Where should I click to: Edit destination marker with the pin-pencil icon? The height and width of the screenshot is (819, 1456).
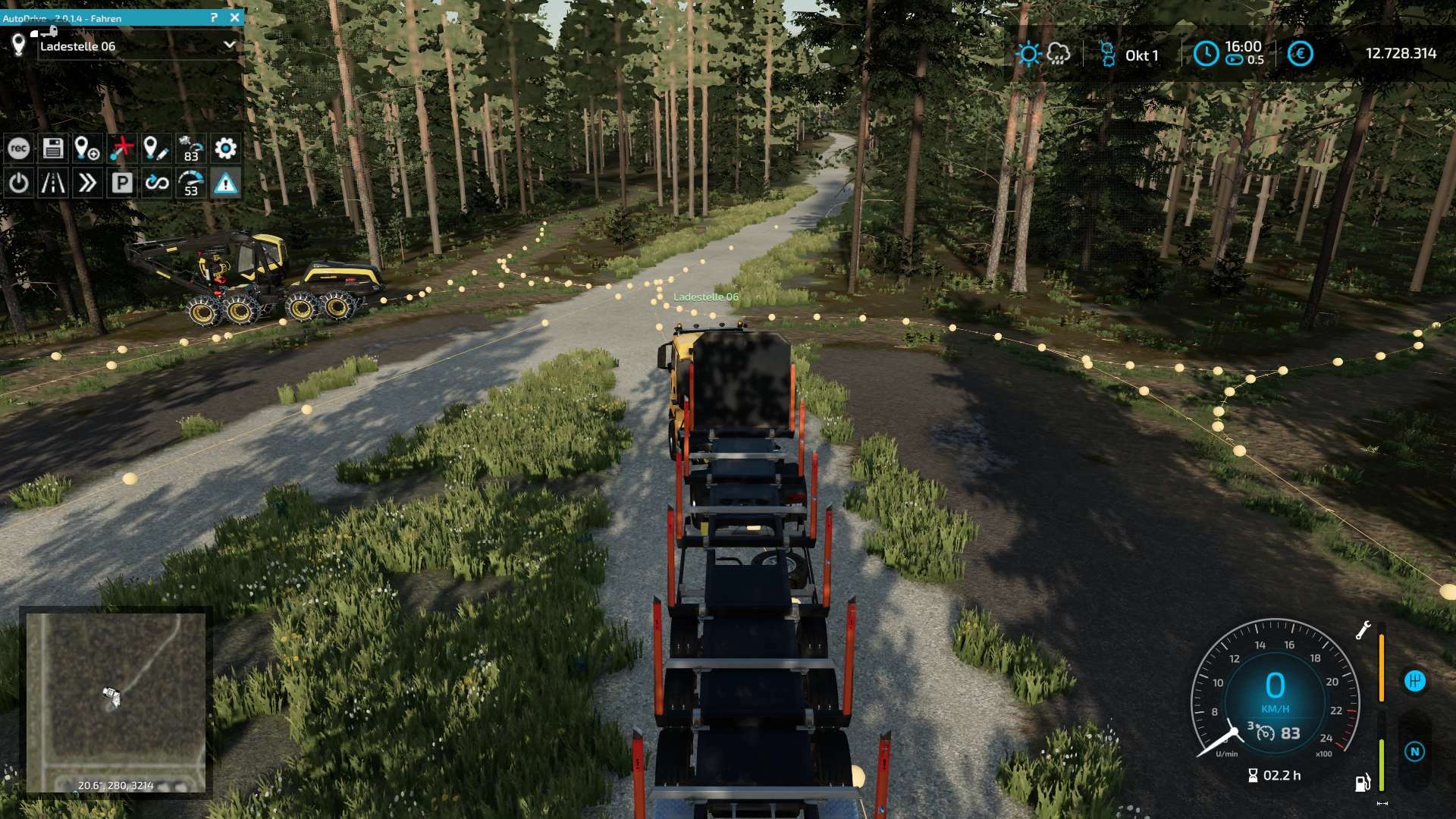click(x=155, y=149)
